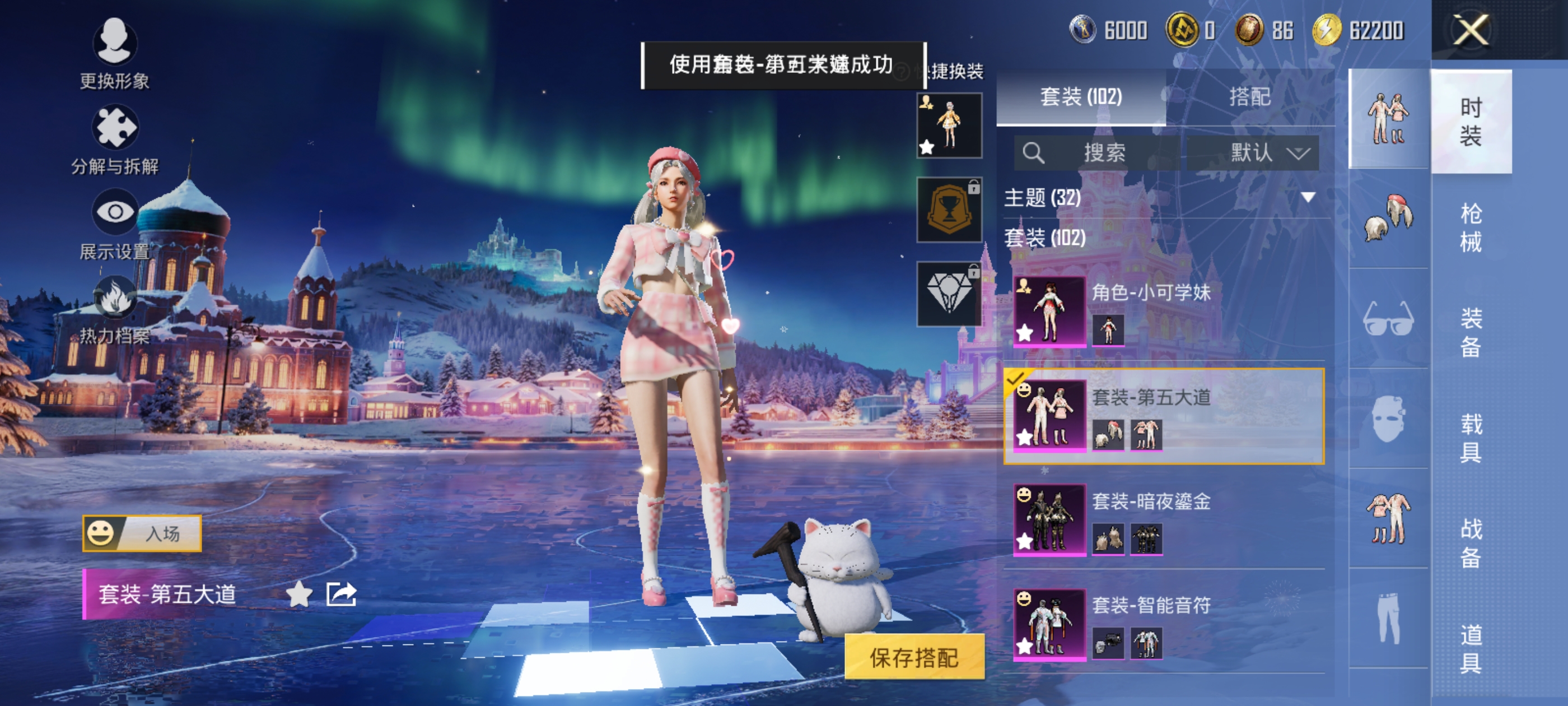The height and width of the screenshot is (706, 1568).
Task: Choose the 套装-智能音符 outfit
Action: [1164, 624]
